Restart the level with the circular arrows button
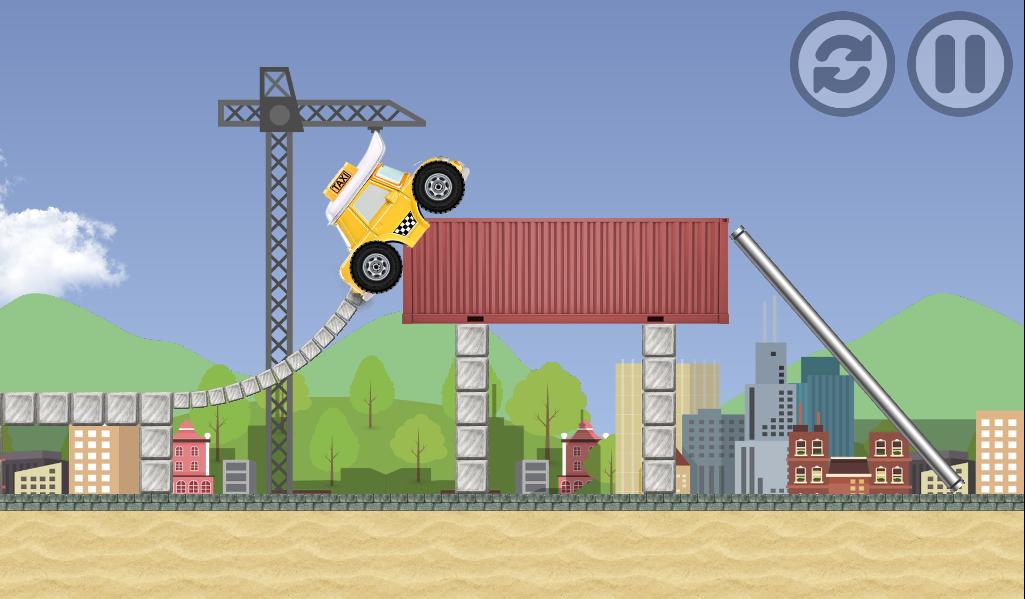This screenshot has width=1025, height=599. pyautogui.click(x=842, y=64)
